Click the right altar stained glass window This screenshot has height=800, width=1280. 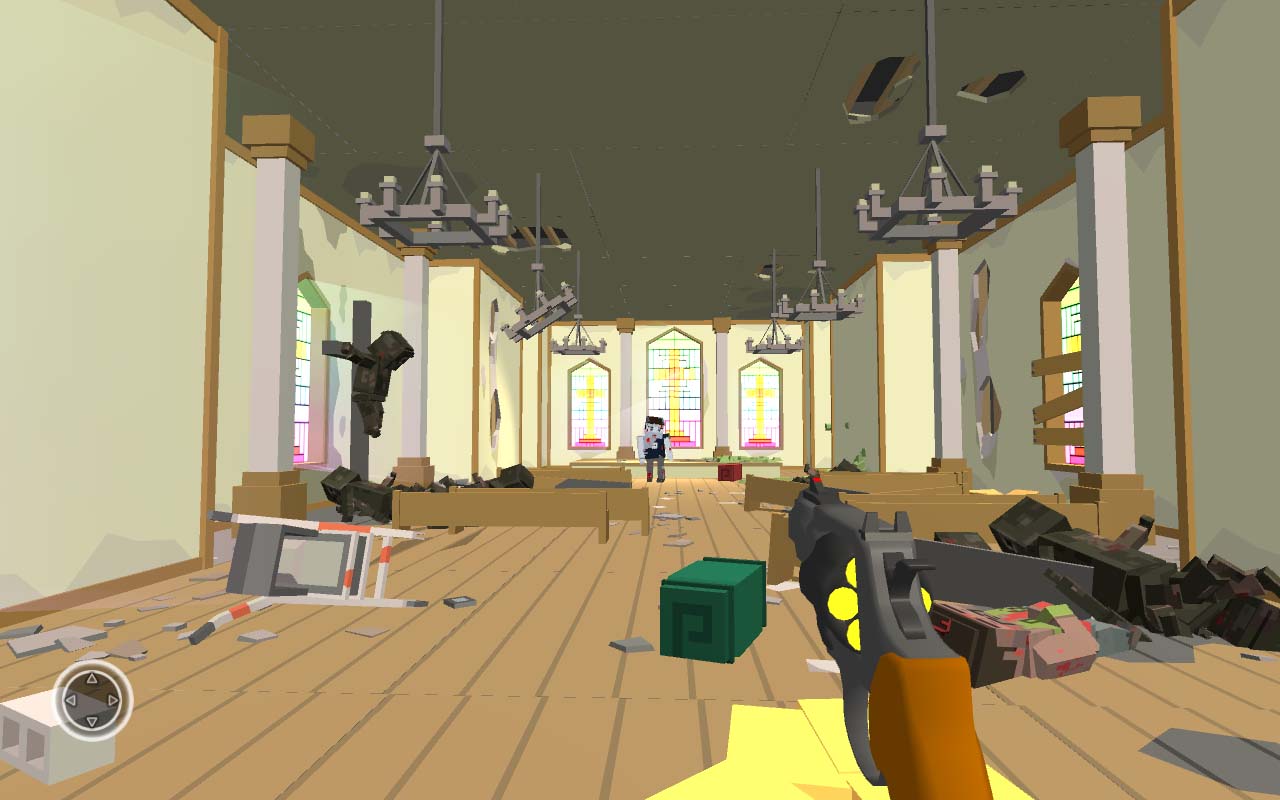coord(762,405)
